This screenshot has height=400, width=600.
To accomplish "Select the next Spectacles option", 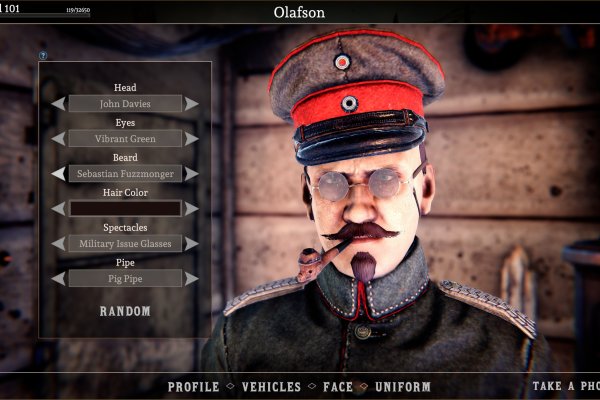I will 191,243.
